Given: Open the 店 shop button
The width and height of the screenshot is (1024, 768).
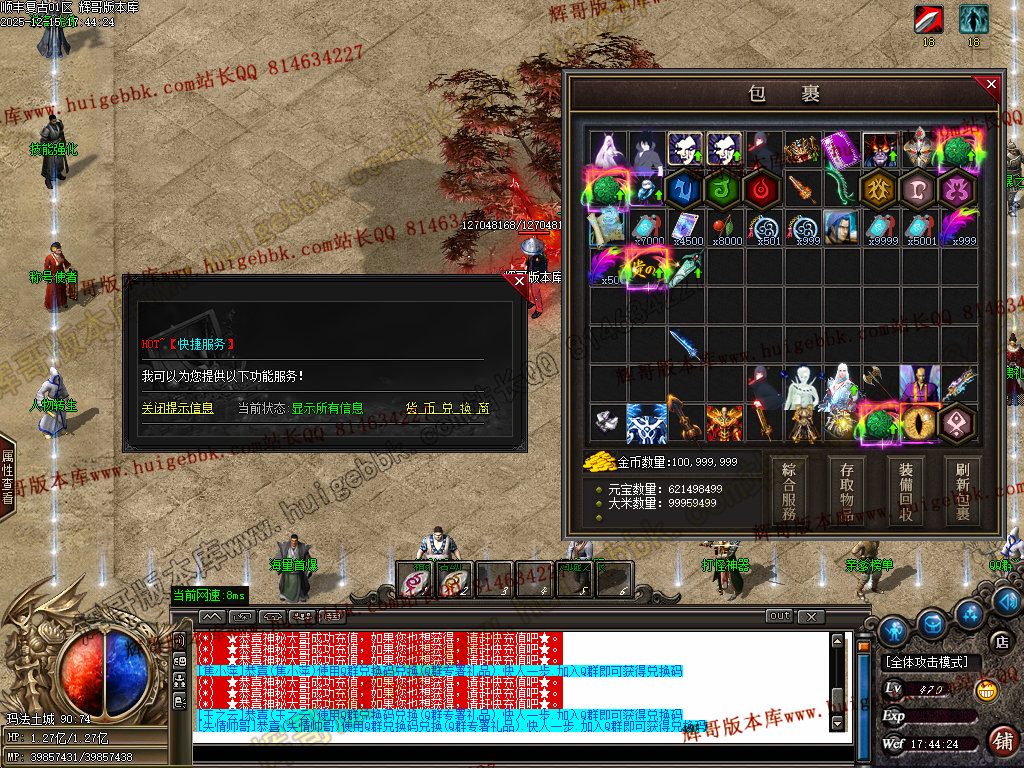Looking at the screenshot, I should (999, 641).
